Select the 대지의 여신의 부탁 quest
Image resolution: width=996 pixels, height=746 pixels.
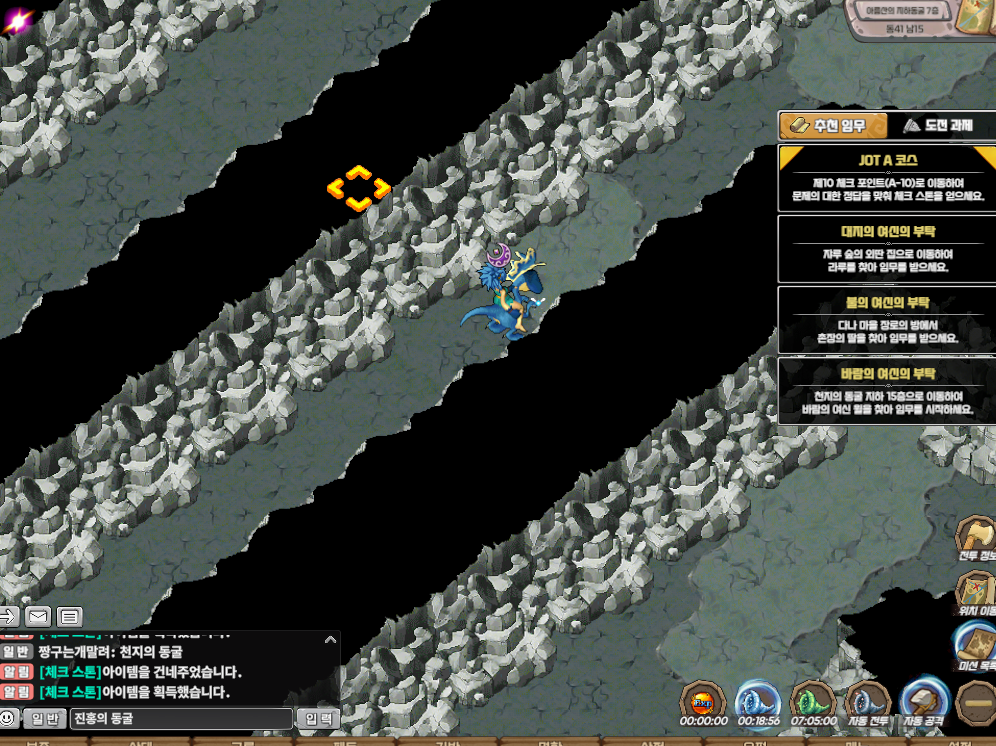887,248
